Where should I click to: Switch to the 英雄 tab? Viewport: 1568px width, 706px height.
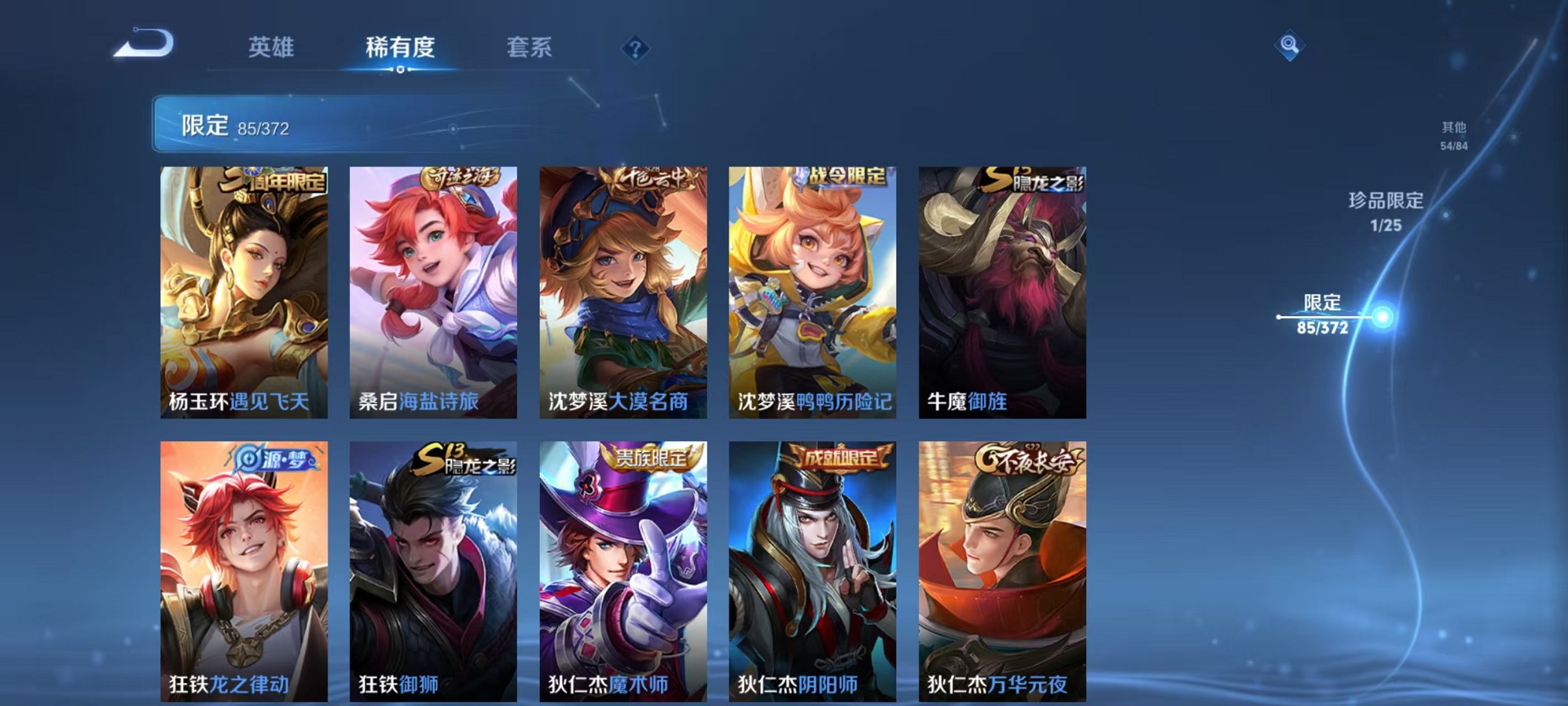[x=273, y=47]
